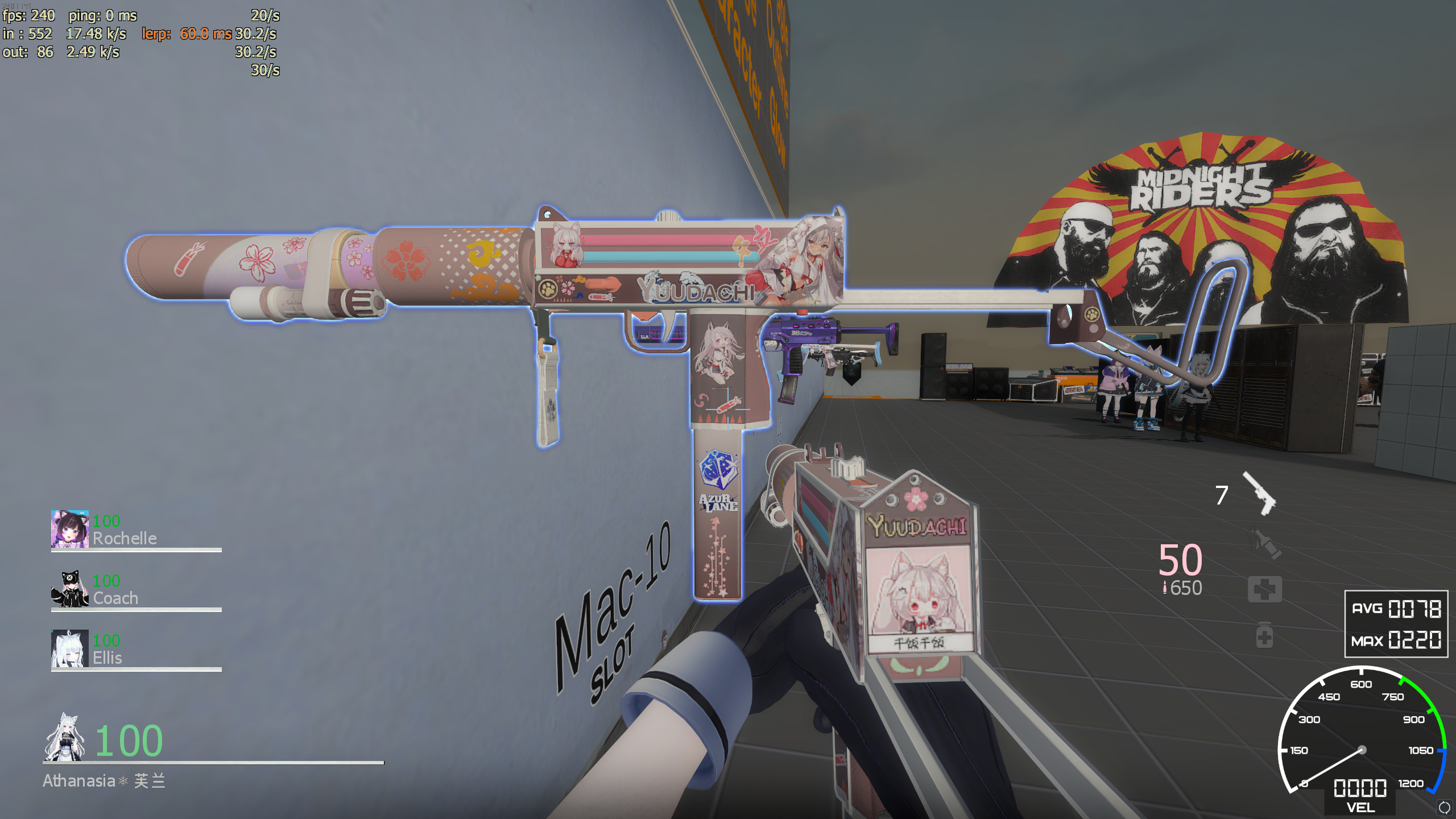This screenshot has width=1456, height=819.
Task: Choose the pain pills bottle slot
Action: [1264, 635]
